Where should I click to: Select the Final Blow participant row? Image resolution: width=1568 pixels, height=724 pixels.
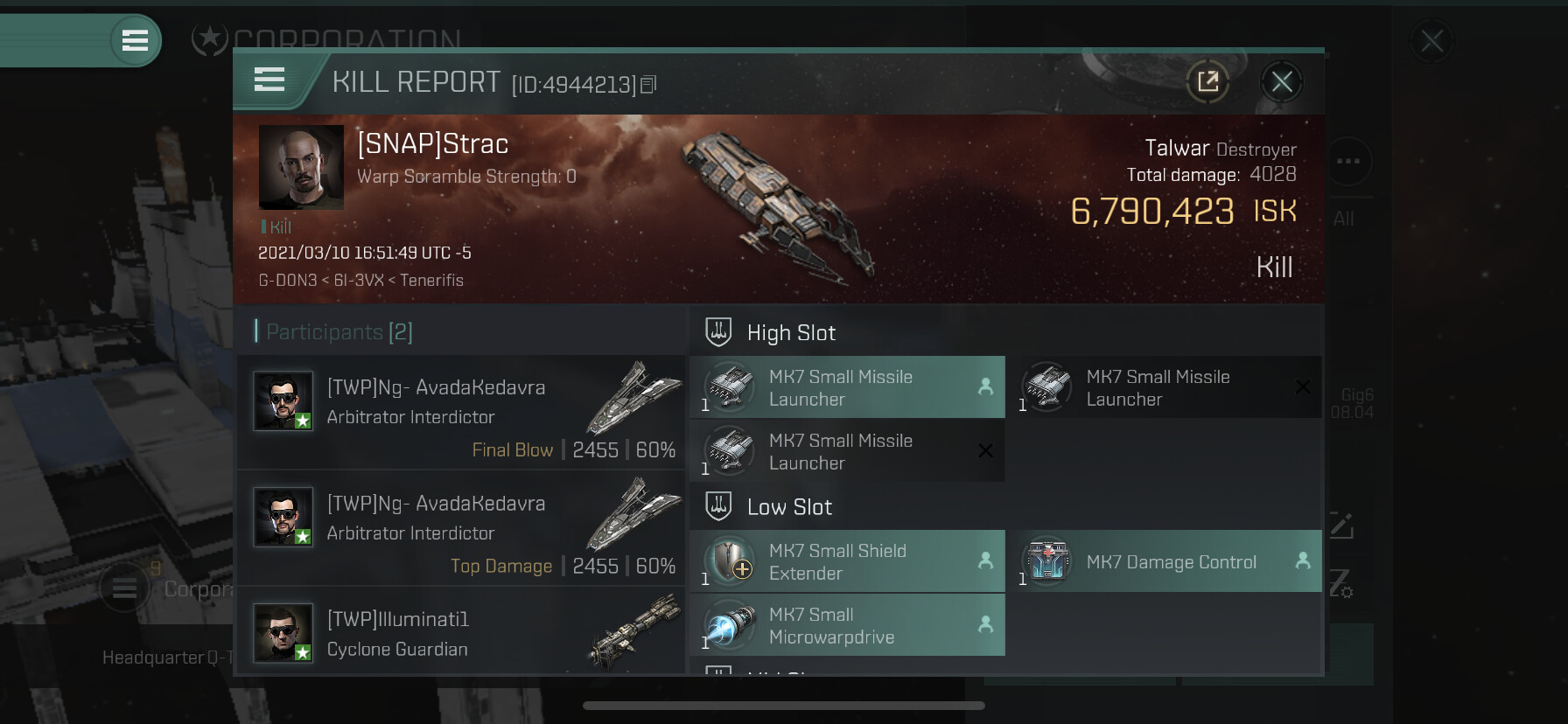pyautogui.click(x=461, y=413)
